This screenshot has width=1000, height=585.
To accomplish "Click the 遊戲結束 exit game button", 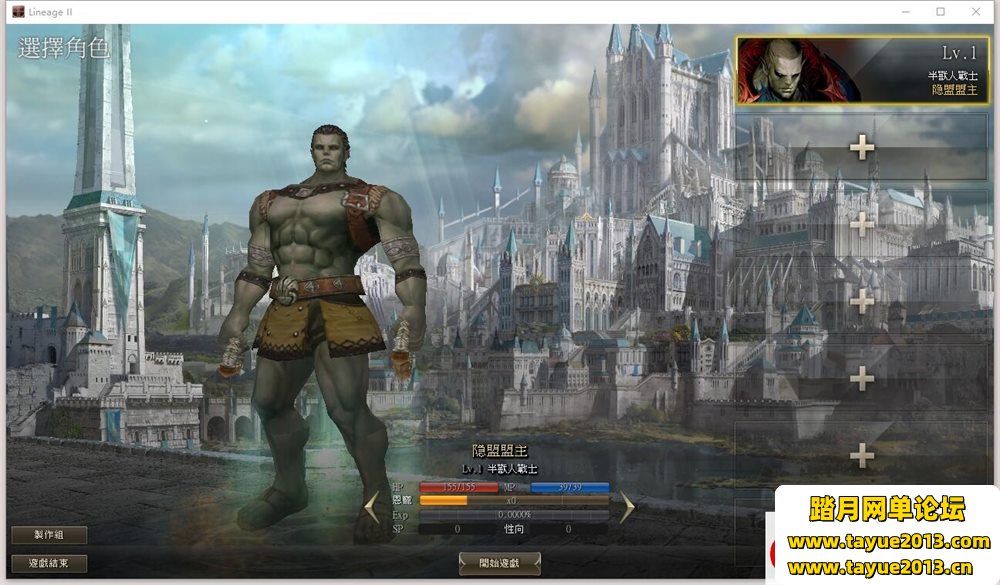I will 49,564.
